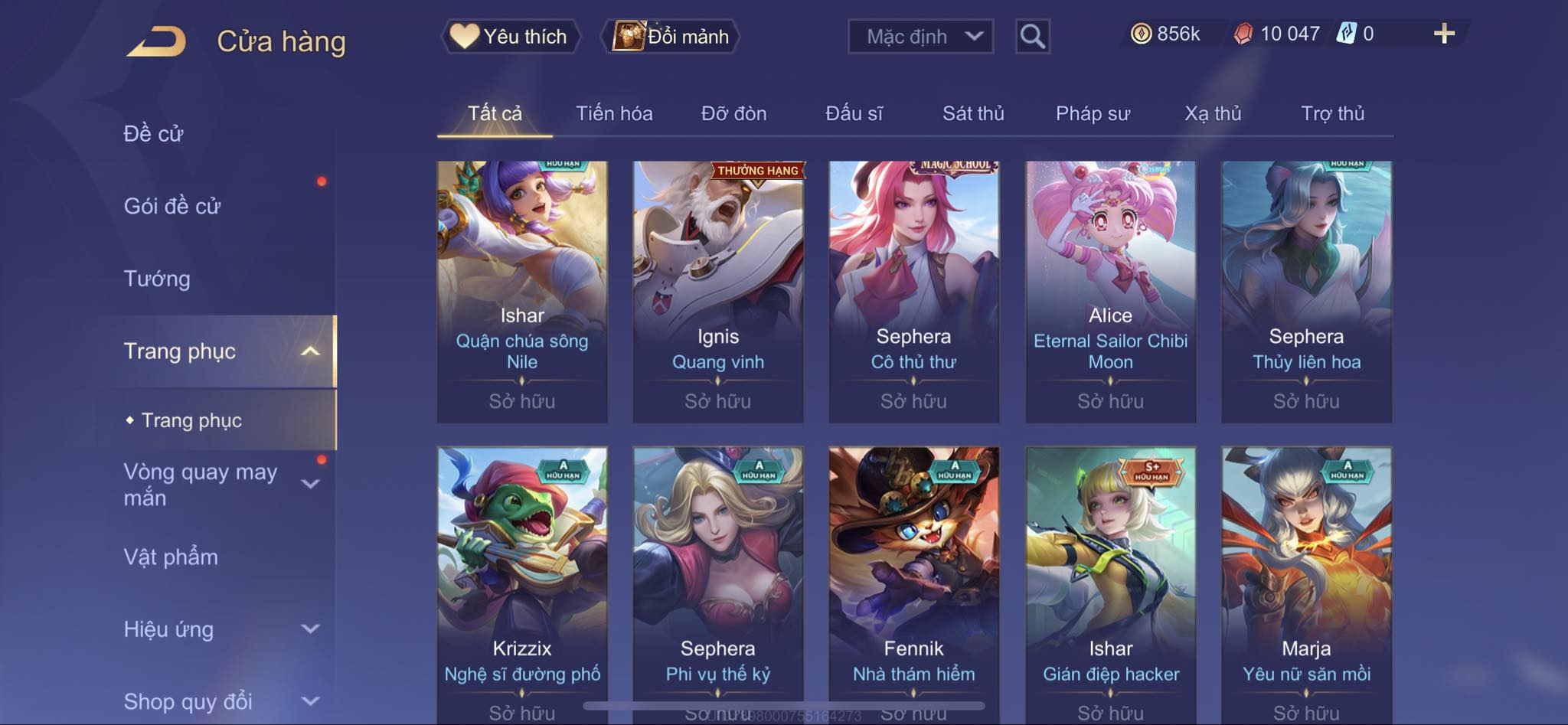
Task: Switch to the Đỡ đòn tab
Action: click(x=733, y=114)
